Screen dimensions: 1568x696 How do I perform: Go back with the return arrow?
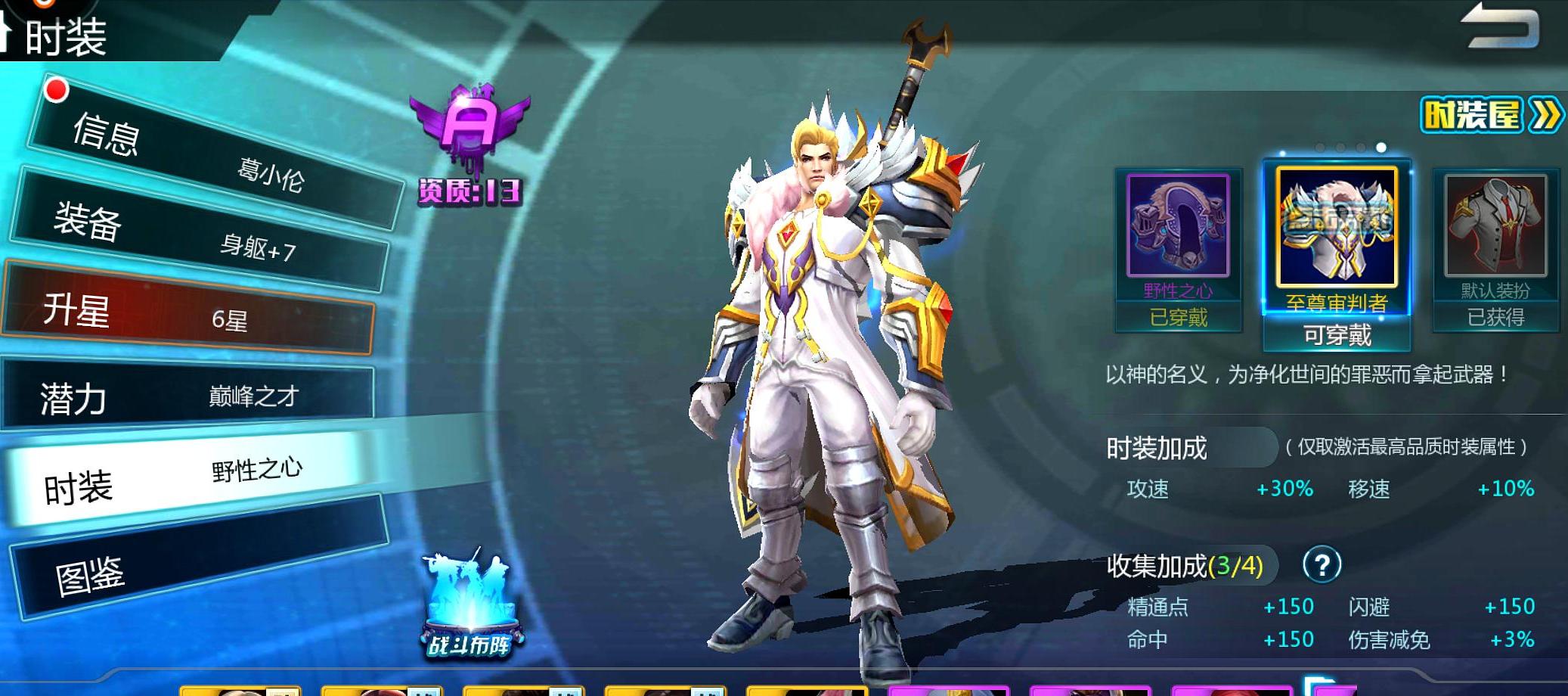1500,27
